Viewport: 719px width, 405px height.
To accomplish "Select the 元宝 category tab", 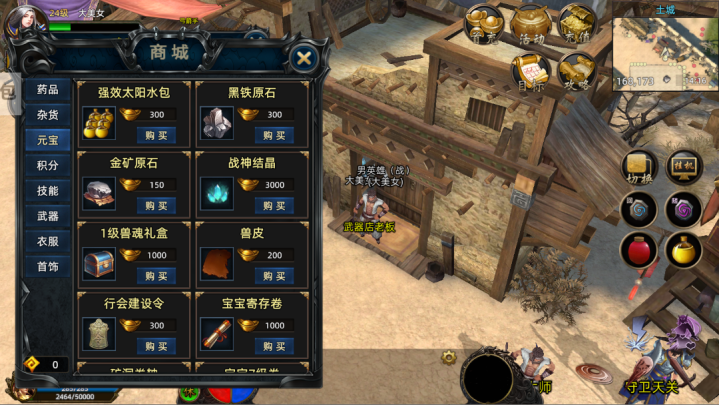I will point(47,140).
